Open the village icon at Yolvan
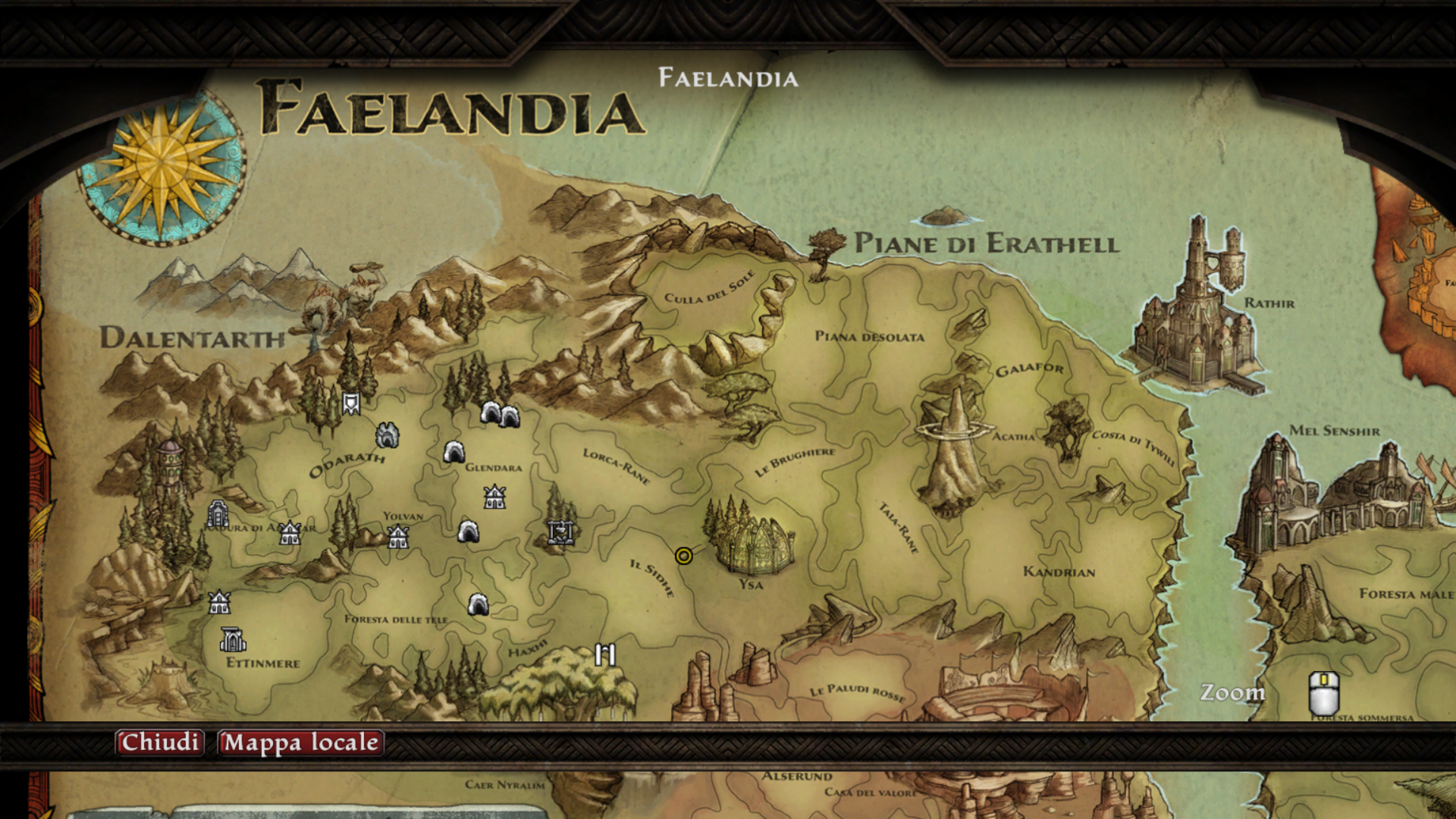Screen dimensions: 1456x819 coord(397,536)
